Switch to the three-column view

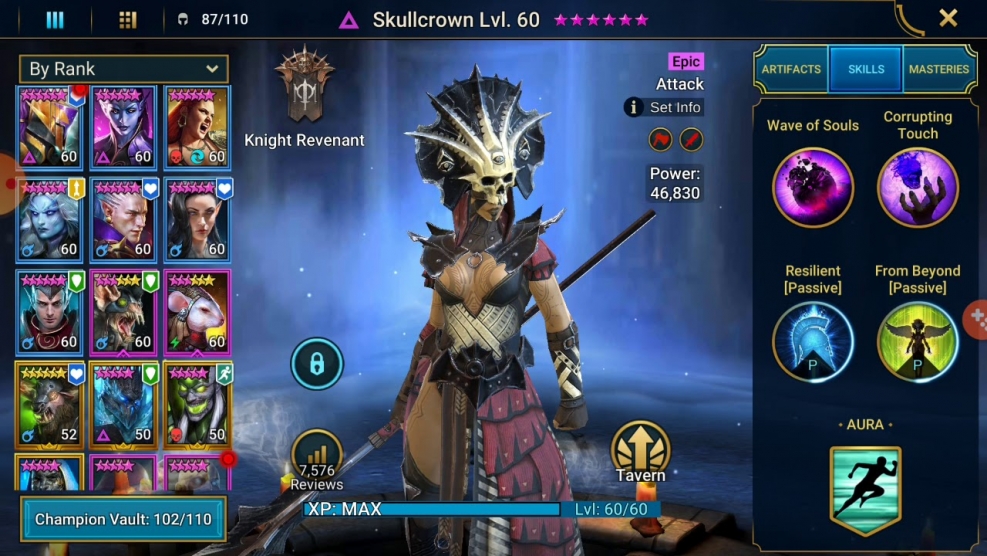[55, 19]
